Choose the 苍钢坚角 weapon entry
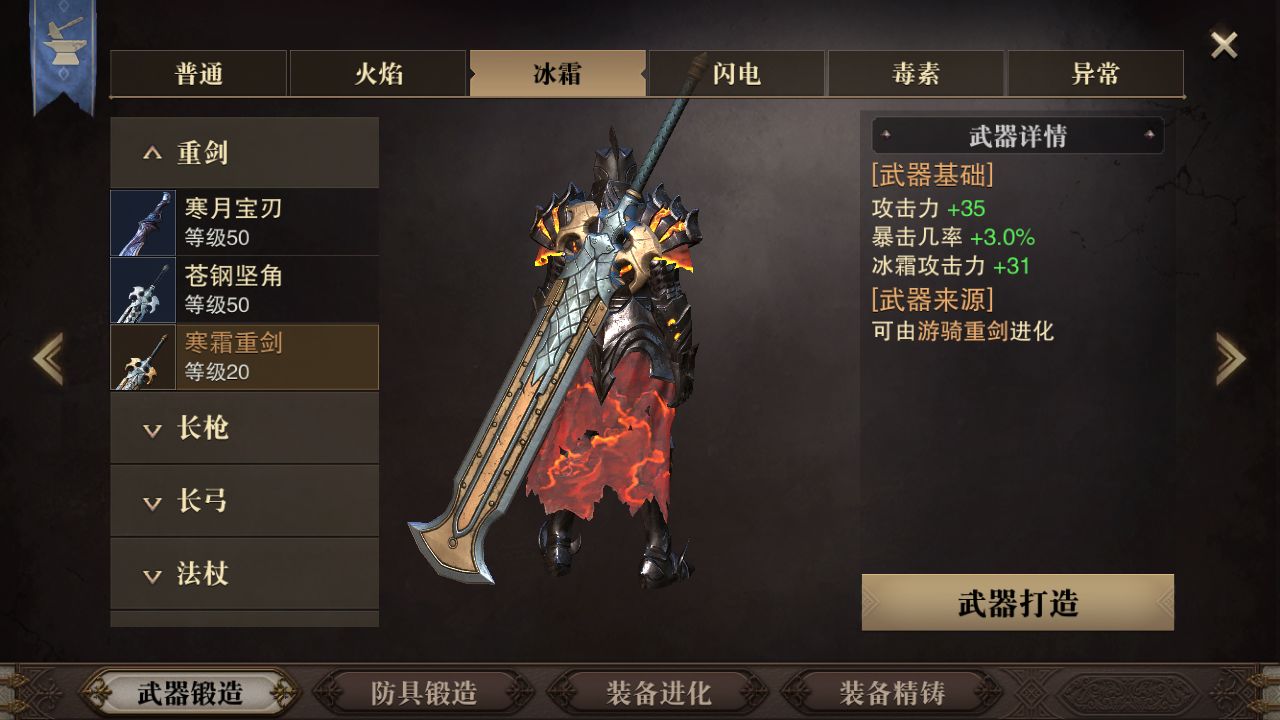The width and height of the screenshot is (1280, 720). (x=244, y=290)
